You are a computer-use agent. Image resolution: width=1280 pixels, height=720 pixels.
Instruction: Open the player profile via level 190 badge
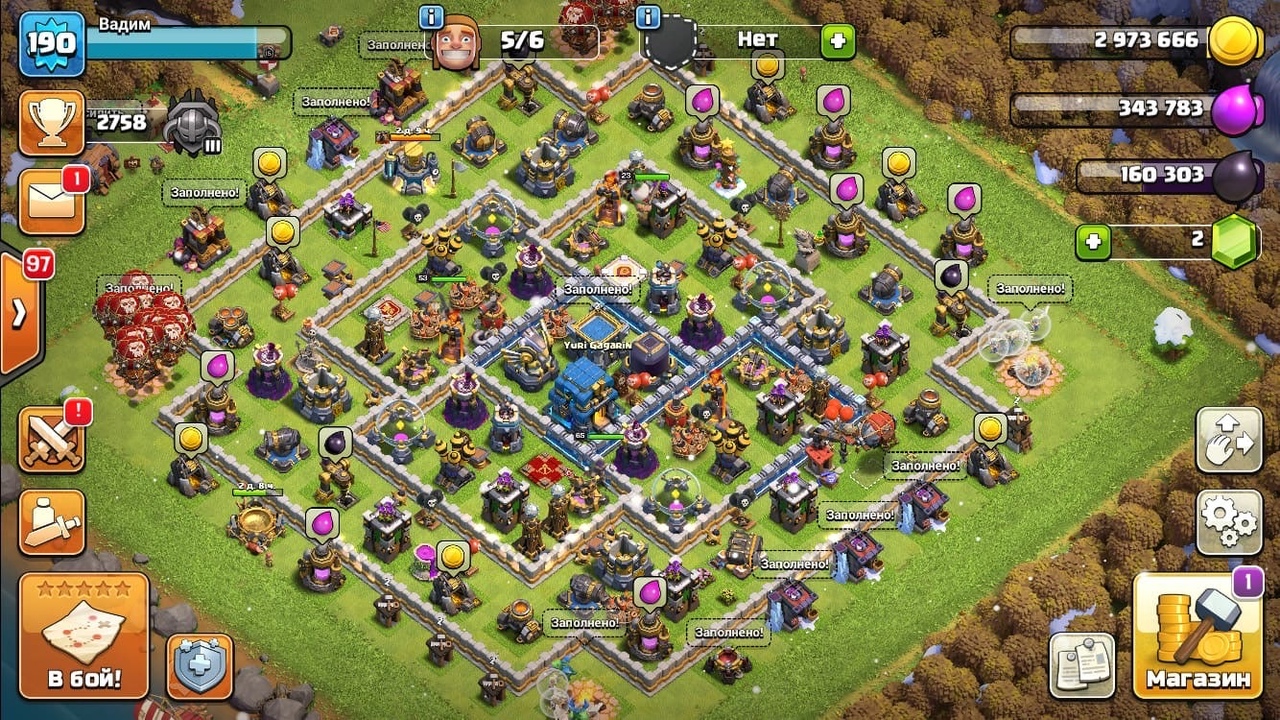[51, 44]
